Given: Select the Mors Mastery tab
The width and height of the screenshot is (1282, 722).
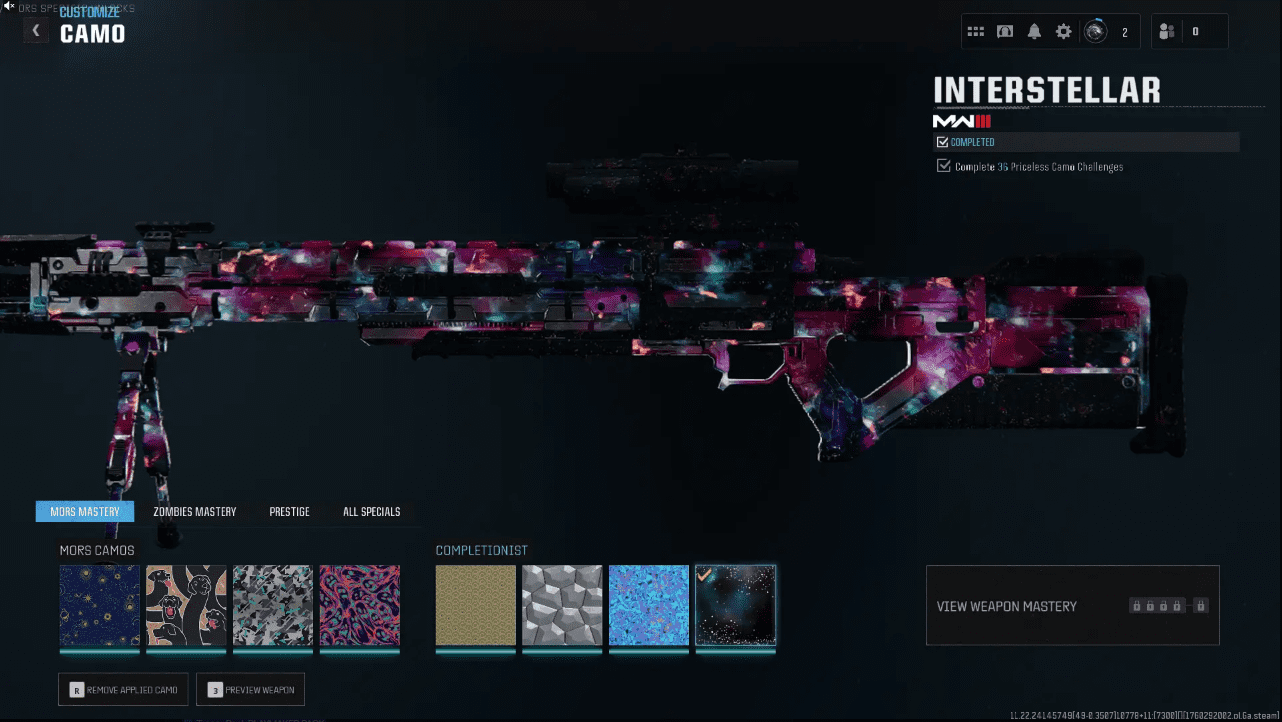Looking at the screenshot, I should [85, 512].
